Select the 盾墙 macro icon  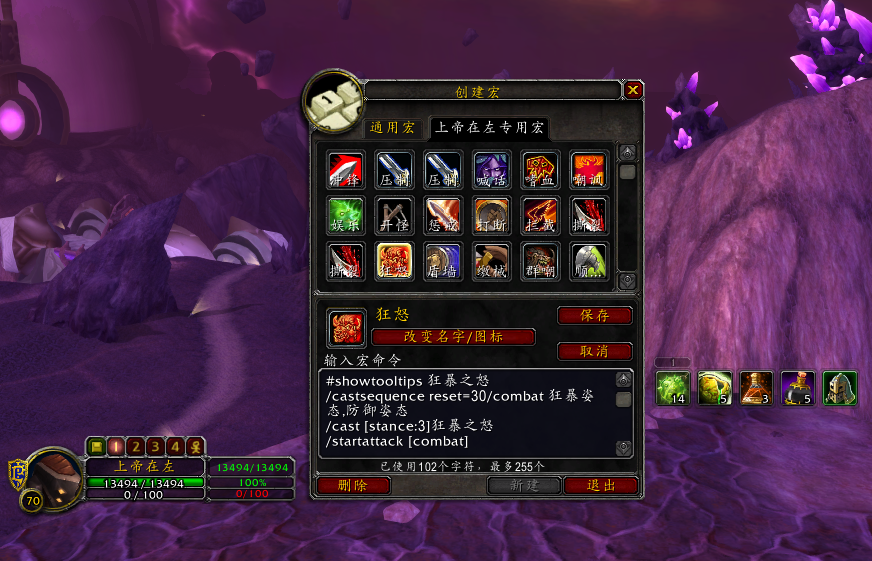(x=443, y=262)
